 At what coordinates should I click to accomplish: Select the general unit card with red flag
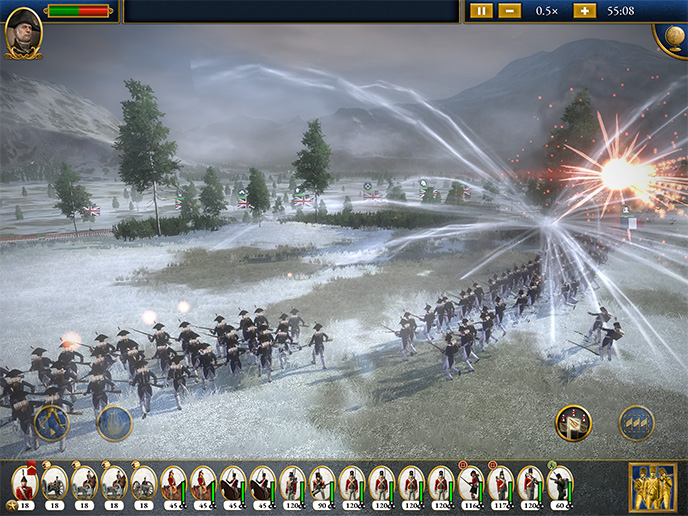pos(25,484)
